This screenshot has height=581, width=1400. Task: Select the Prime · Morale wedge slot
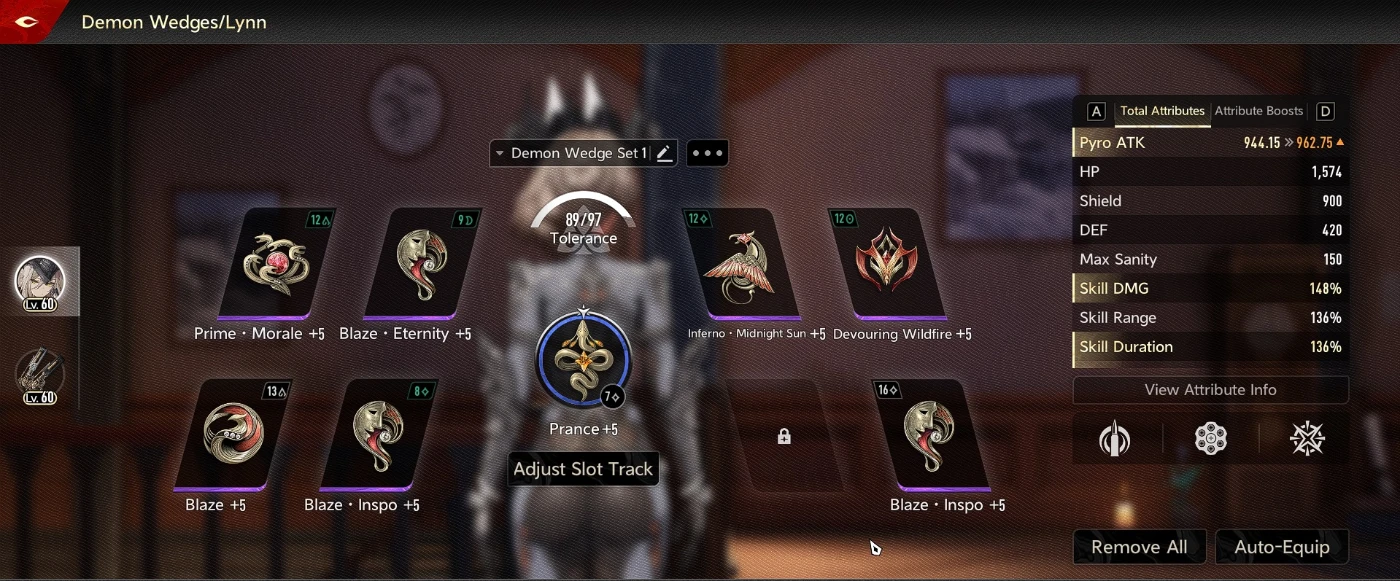point(276,264)
